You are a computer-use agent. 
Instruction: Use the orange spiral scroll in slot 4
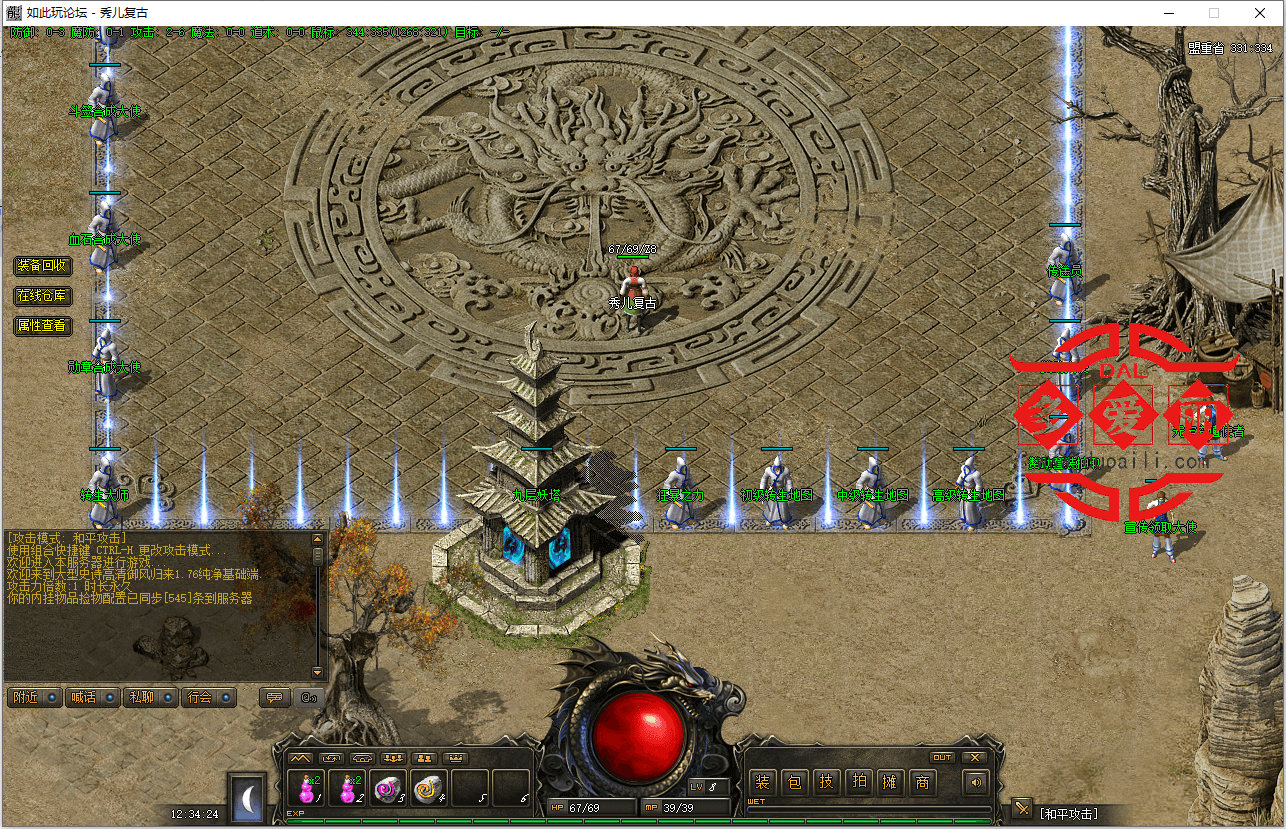point(429,788)
